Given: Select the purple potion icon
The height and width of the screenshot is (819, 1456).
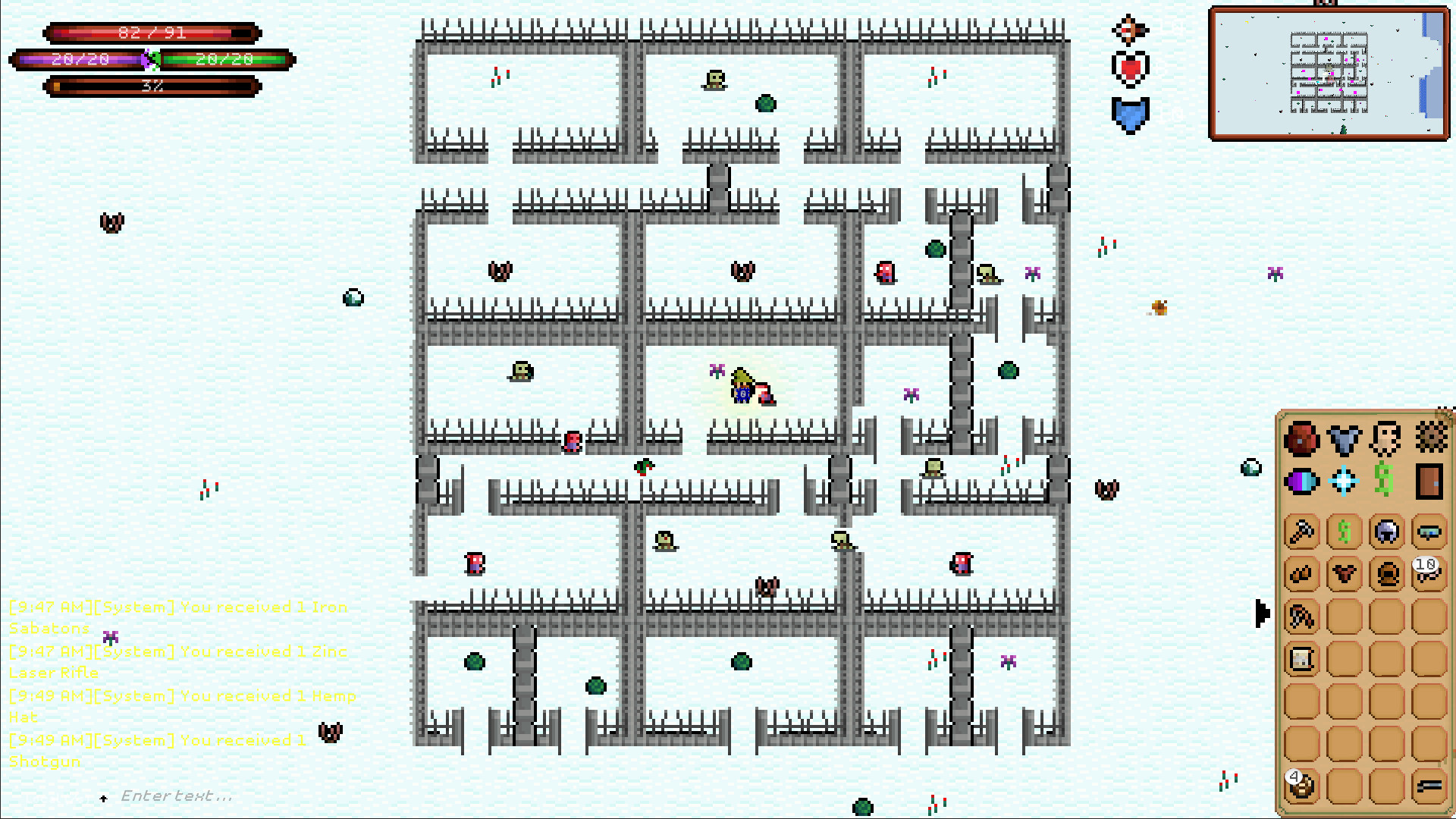Looking at the screenshot, I should [1301, 481].
